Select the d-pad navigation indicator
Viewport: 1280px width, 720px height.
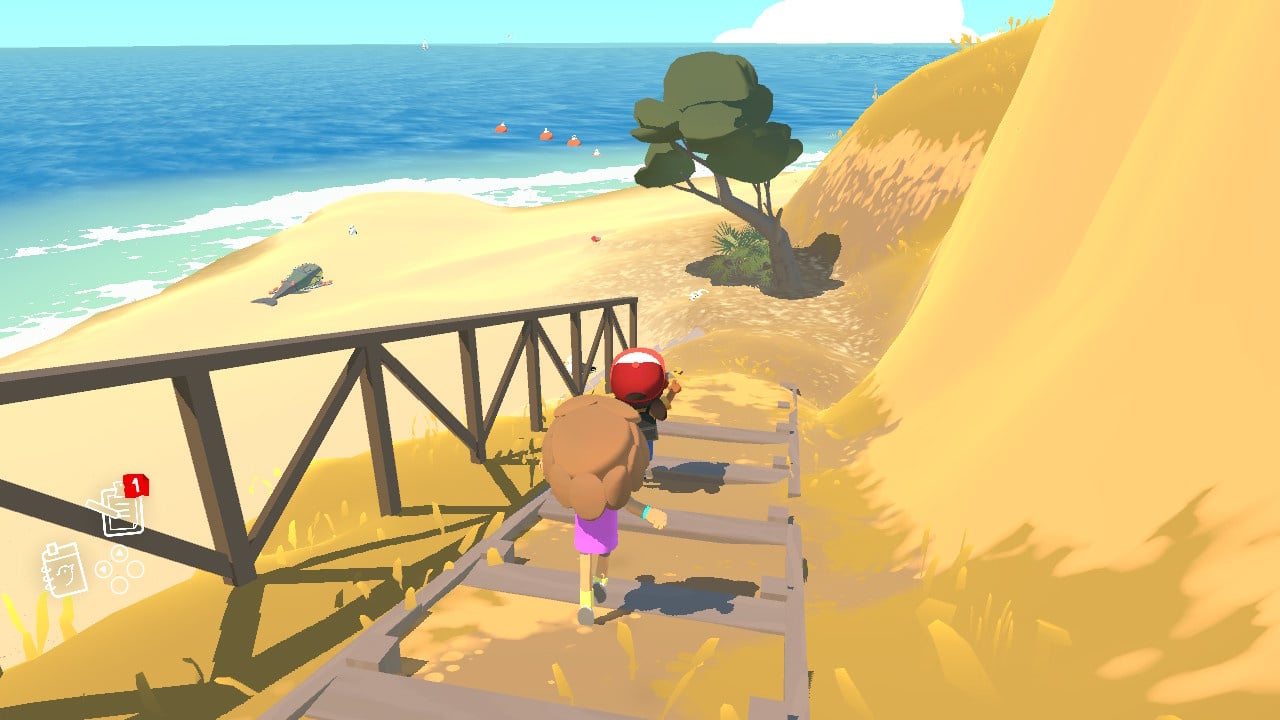(x=119, y=569)
